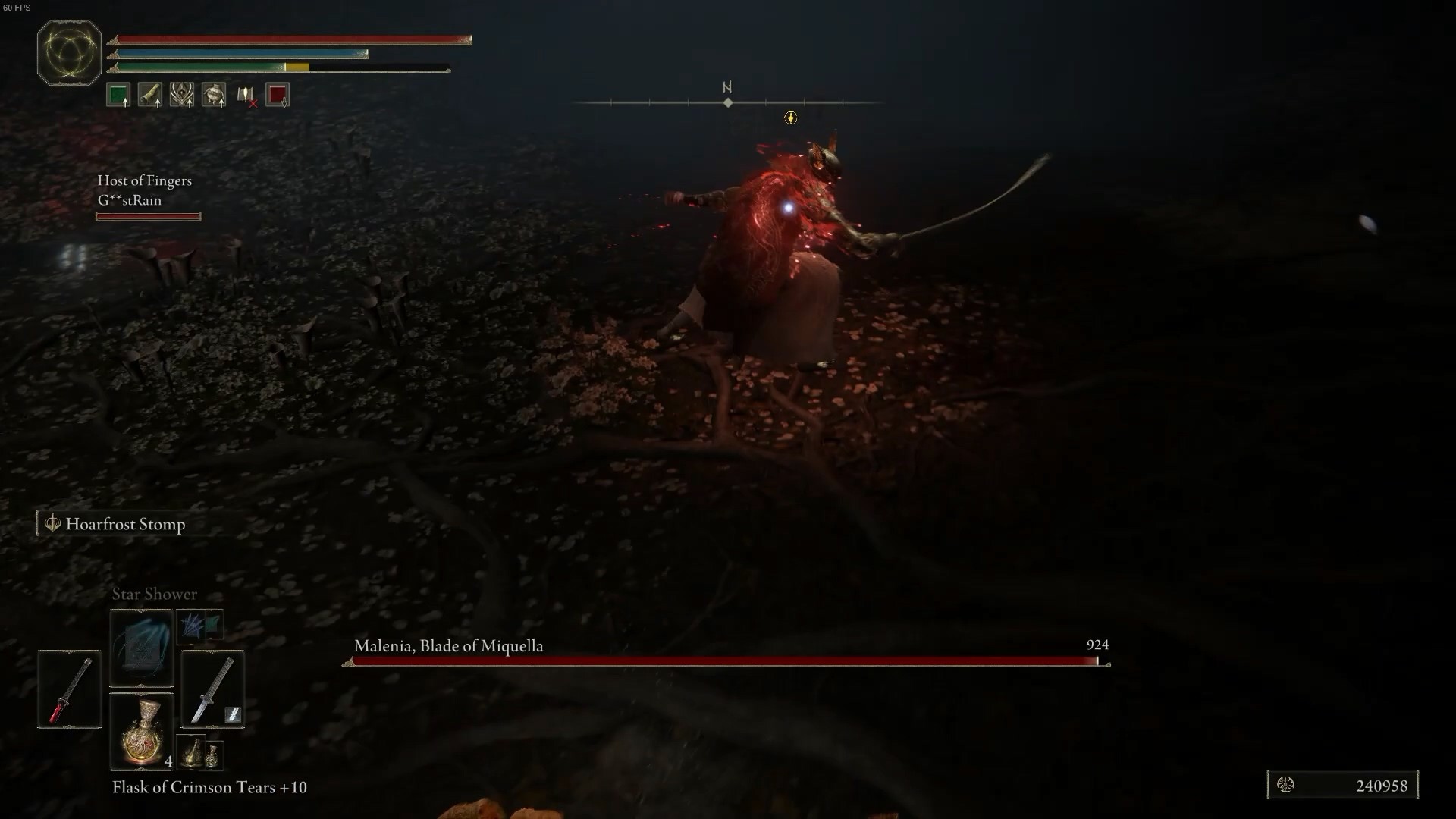Click the rune counter icon
1456x819 pixels.
[1285, 785]
